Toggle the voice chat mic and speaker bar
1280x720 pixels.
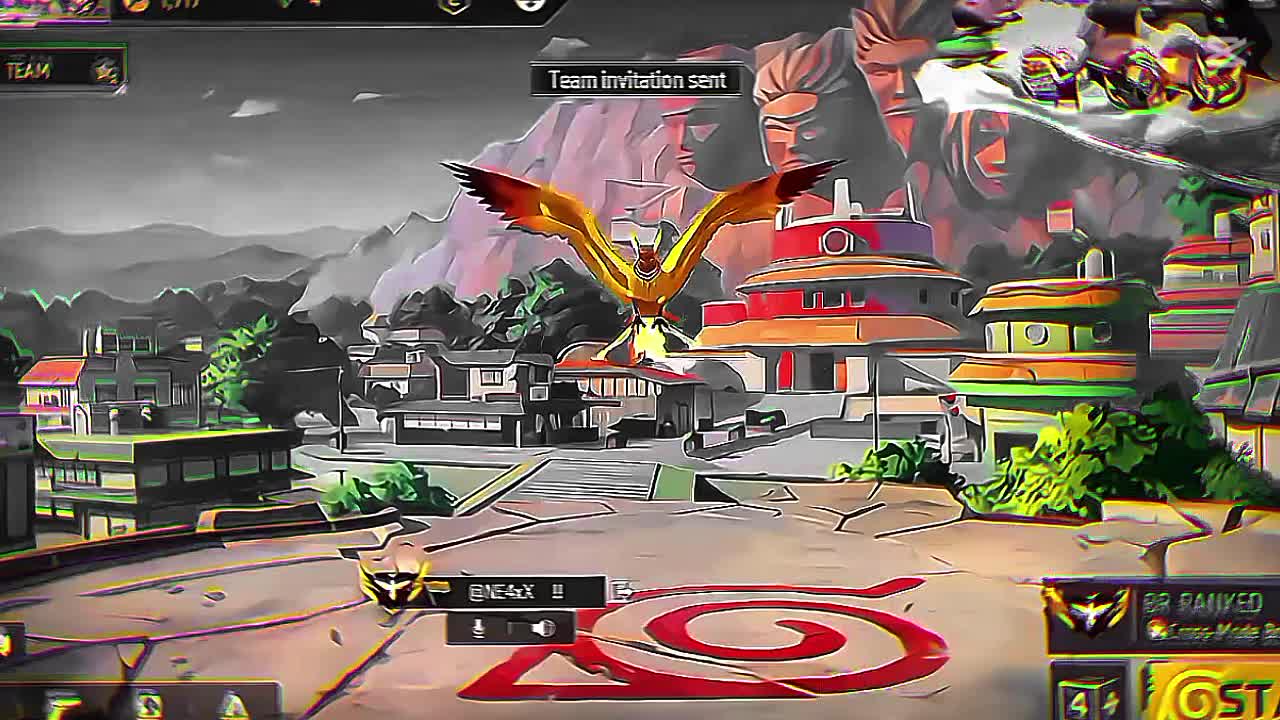512,628
